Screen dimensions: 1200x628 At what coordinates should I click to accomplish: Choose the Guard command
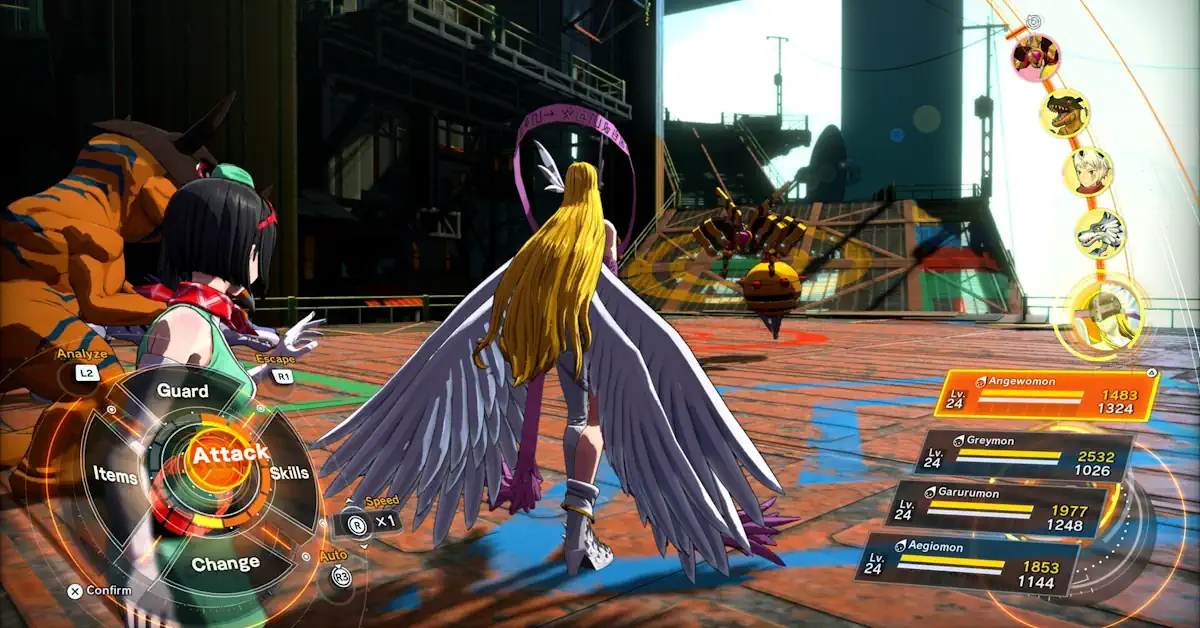[x=183, y=391]
